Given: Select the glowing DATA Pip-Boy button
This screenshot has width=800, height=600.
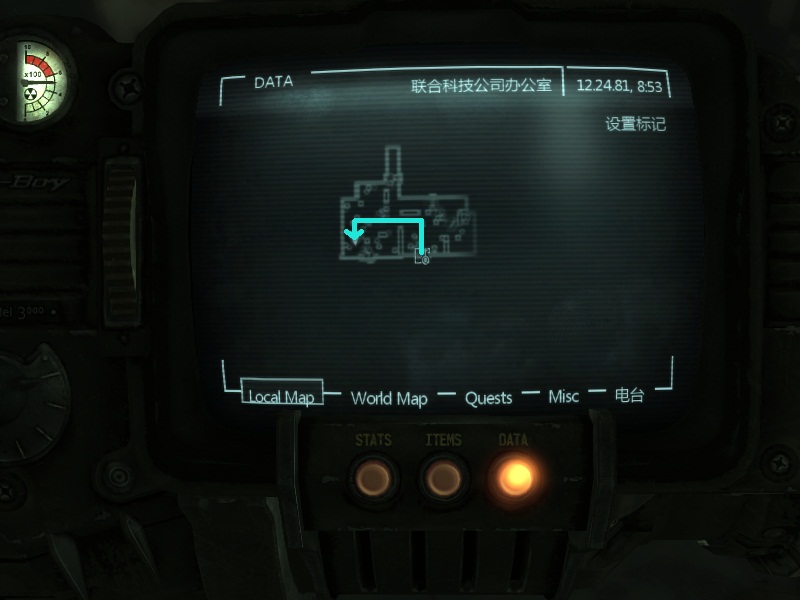Looking at the screenshot, I should [515, 479].
